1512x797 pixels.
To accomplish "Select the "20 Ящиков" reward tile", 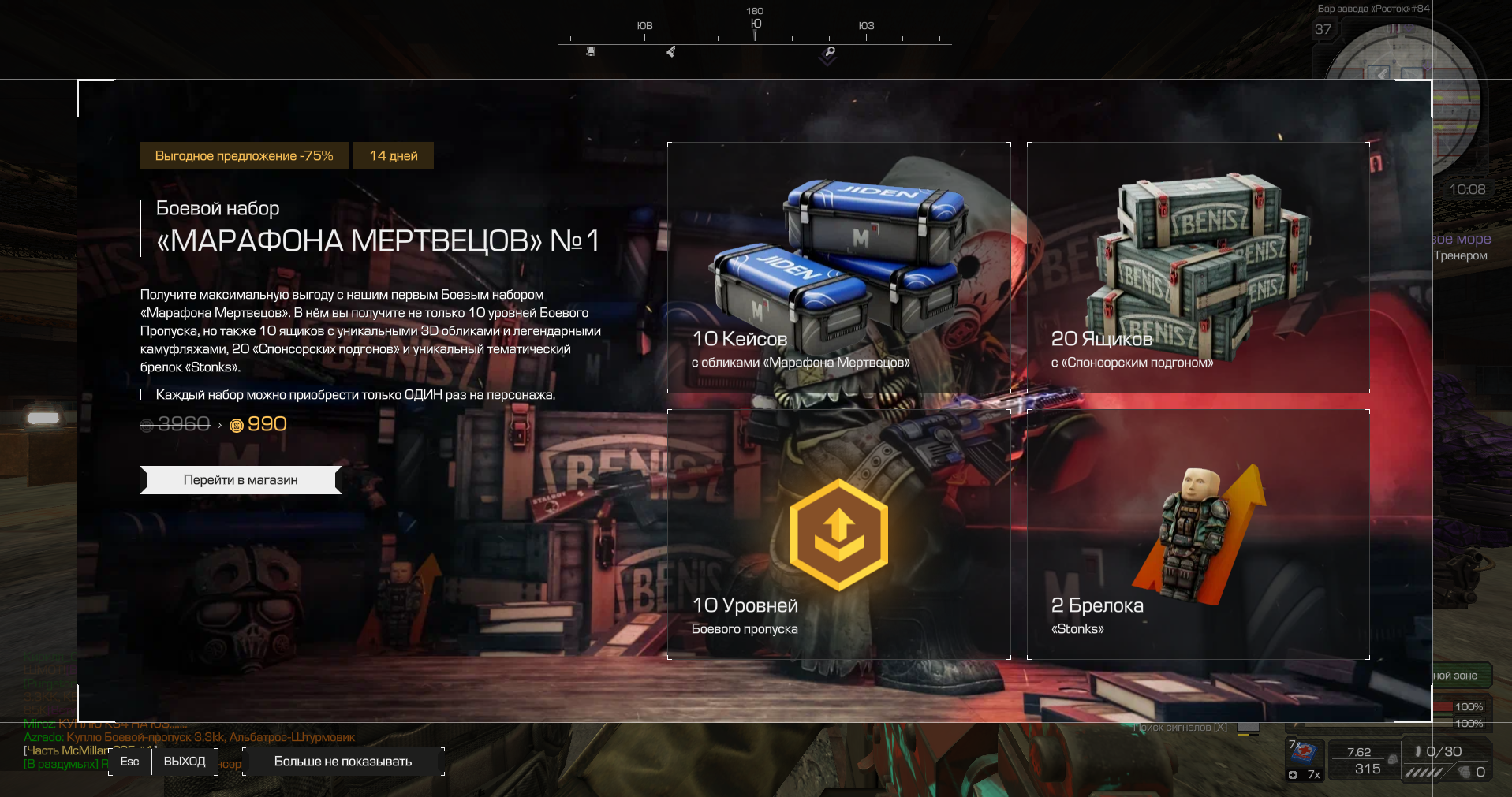I will (x=1197, y=267).
